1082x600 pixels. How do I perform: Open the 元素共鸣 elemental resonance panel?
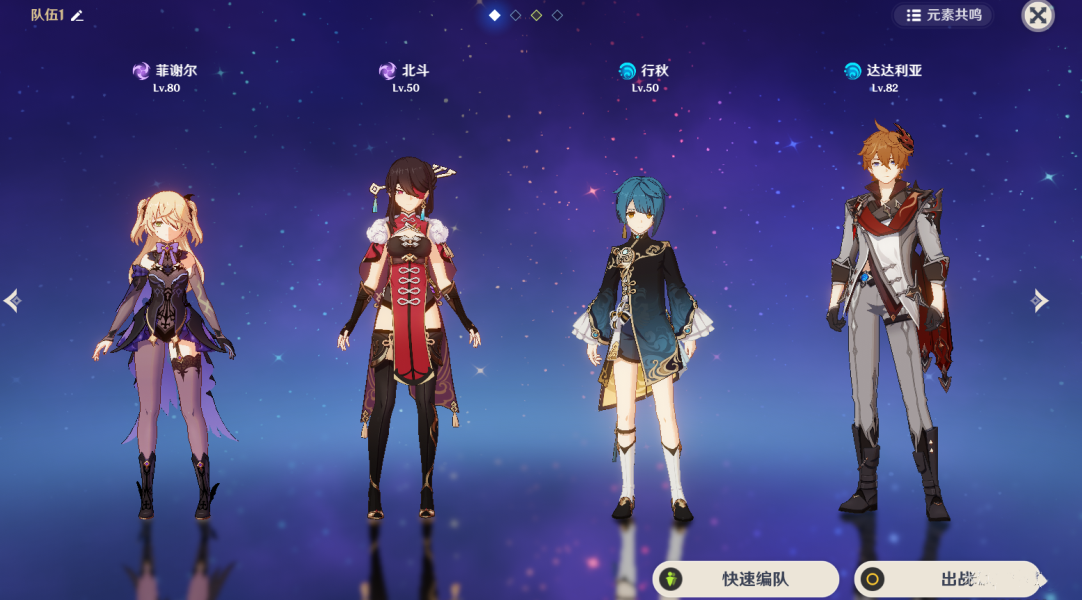[x=944, y=15]
